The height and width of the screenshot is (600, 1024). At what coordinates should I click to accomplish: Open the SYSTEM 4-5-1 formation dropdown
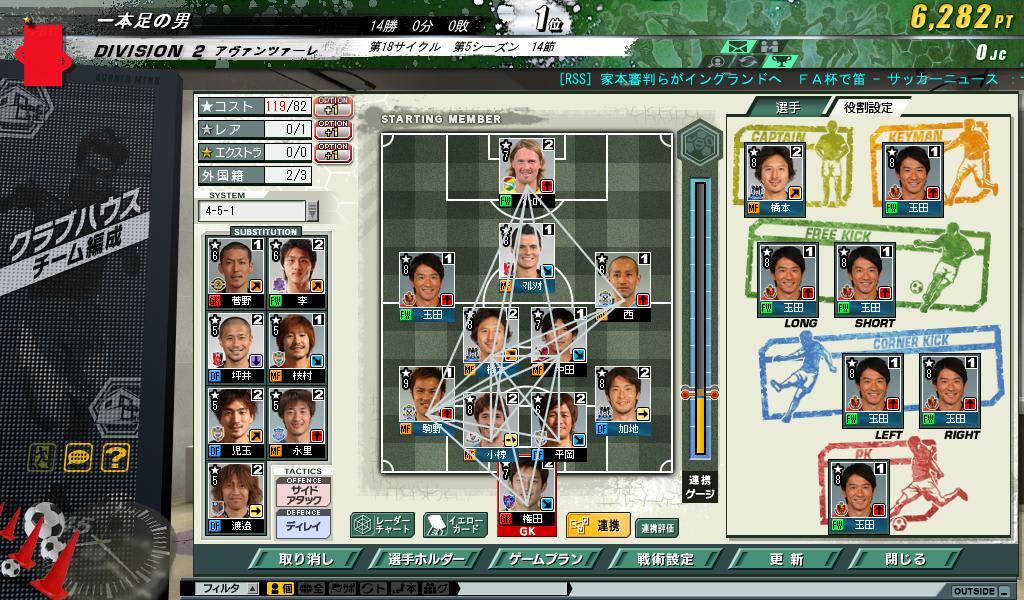pyautogui.click(x=312, y=211)
